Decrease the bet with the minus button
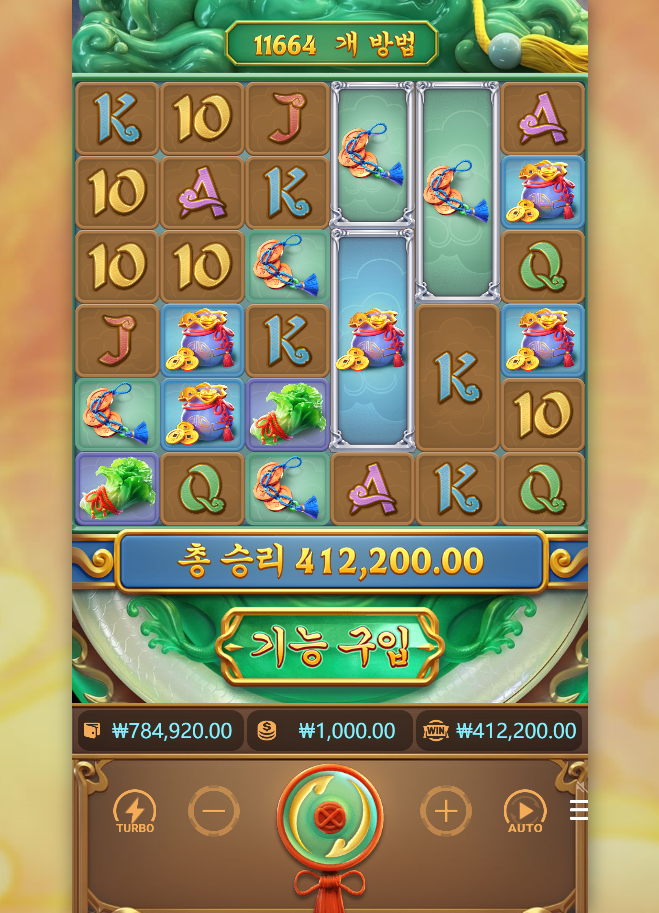Viewport: 659px width, 913px height. tap(214, 811)
